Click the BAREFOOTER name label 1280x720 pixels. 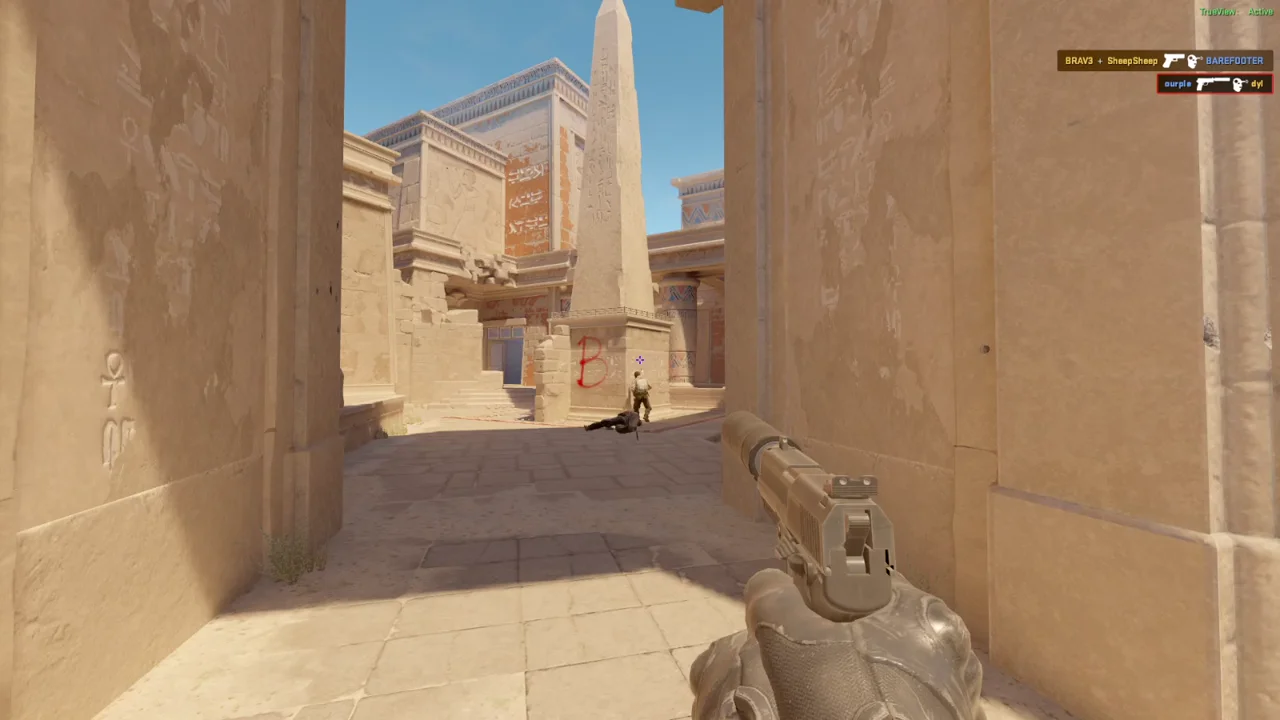(x=1235, y=60)
